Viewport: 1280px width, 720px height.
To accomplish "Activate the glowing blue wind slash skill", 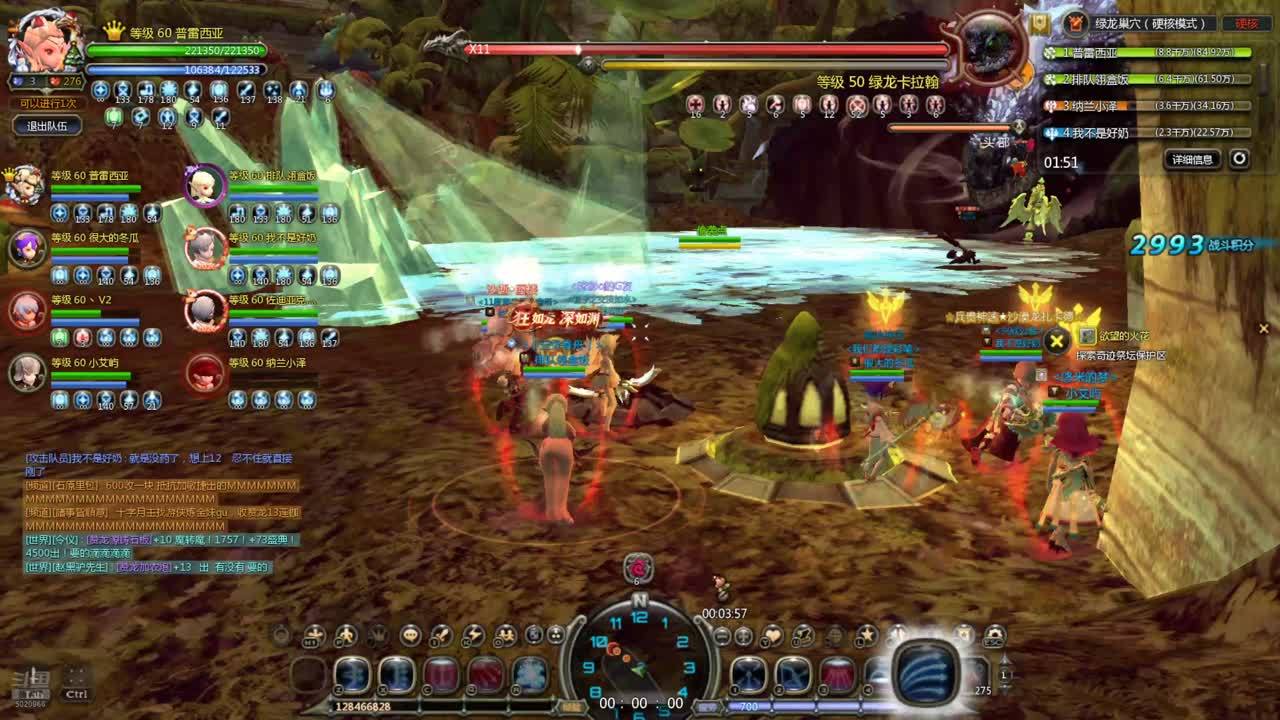I will (926, 672).
